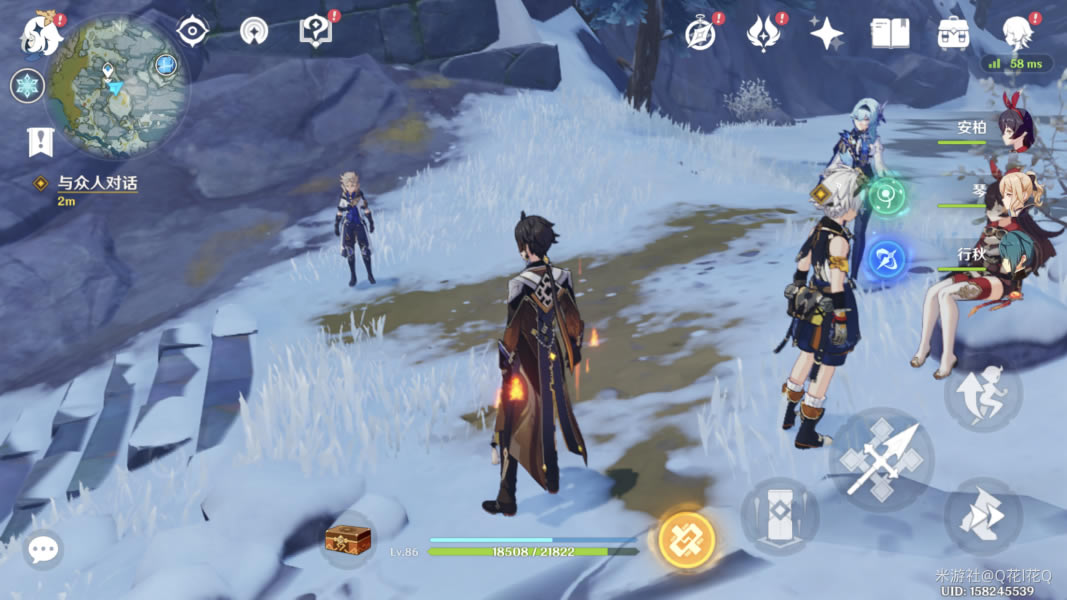Open the quest bookmark icon
This screenshot has width=1067, height=600.
[x=40, y=142]
